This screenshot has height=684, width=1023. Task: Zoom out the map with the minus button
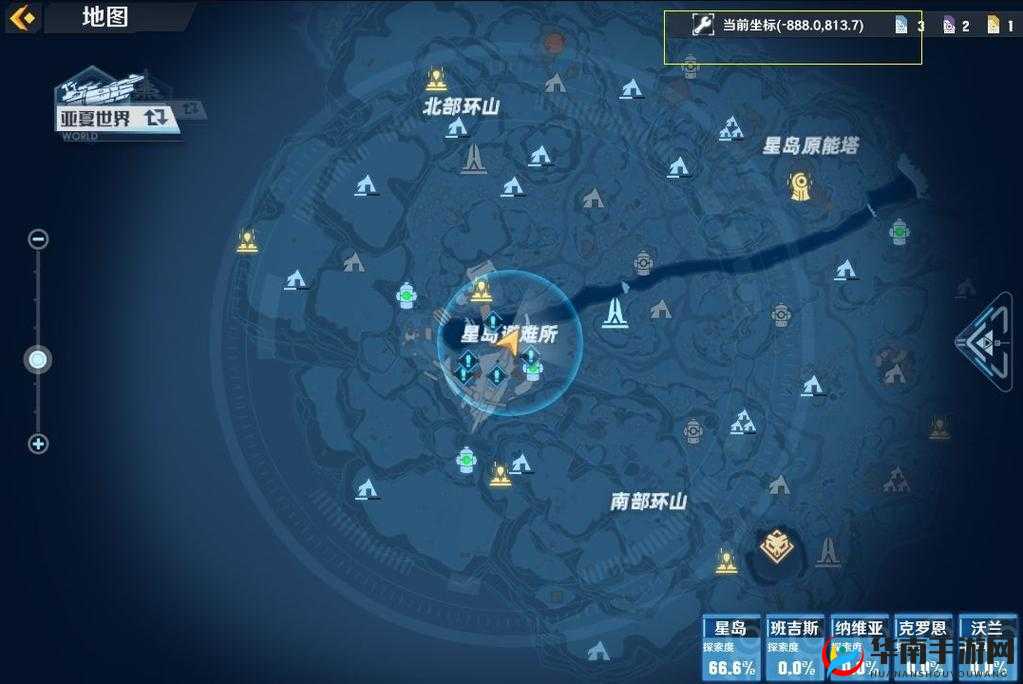38,239
